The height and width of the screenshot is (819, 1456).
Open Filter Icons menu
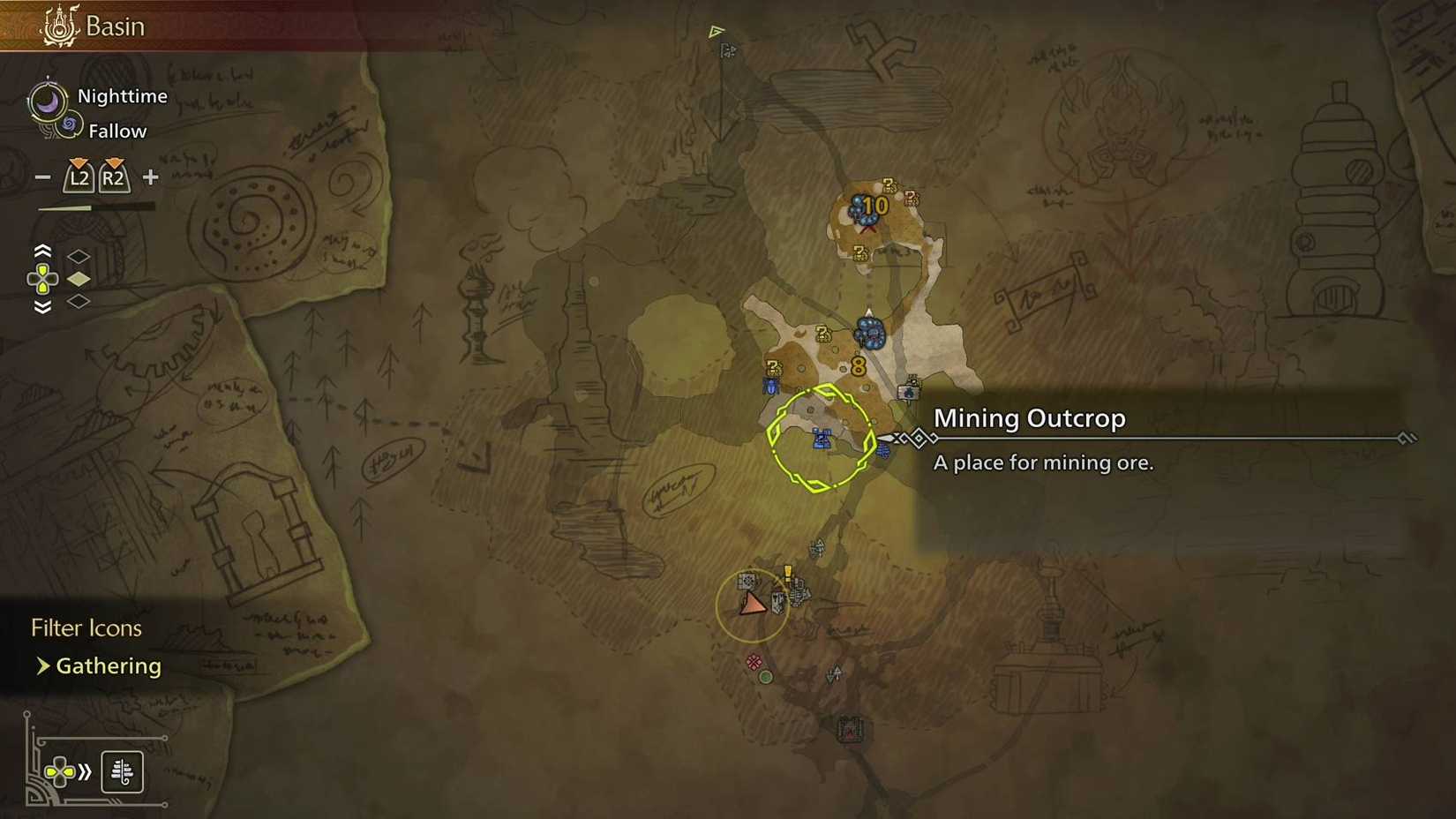click(x=86, y=627)
